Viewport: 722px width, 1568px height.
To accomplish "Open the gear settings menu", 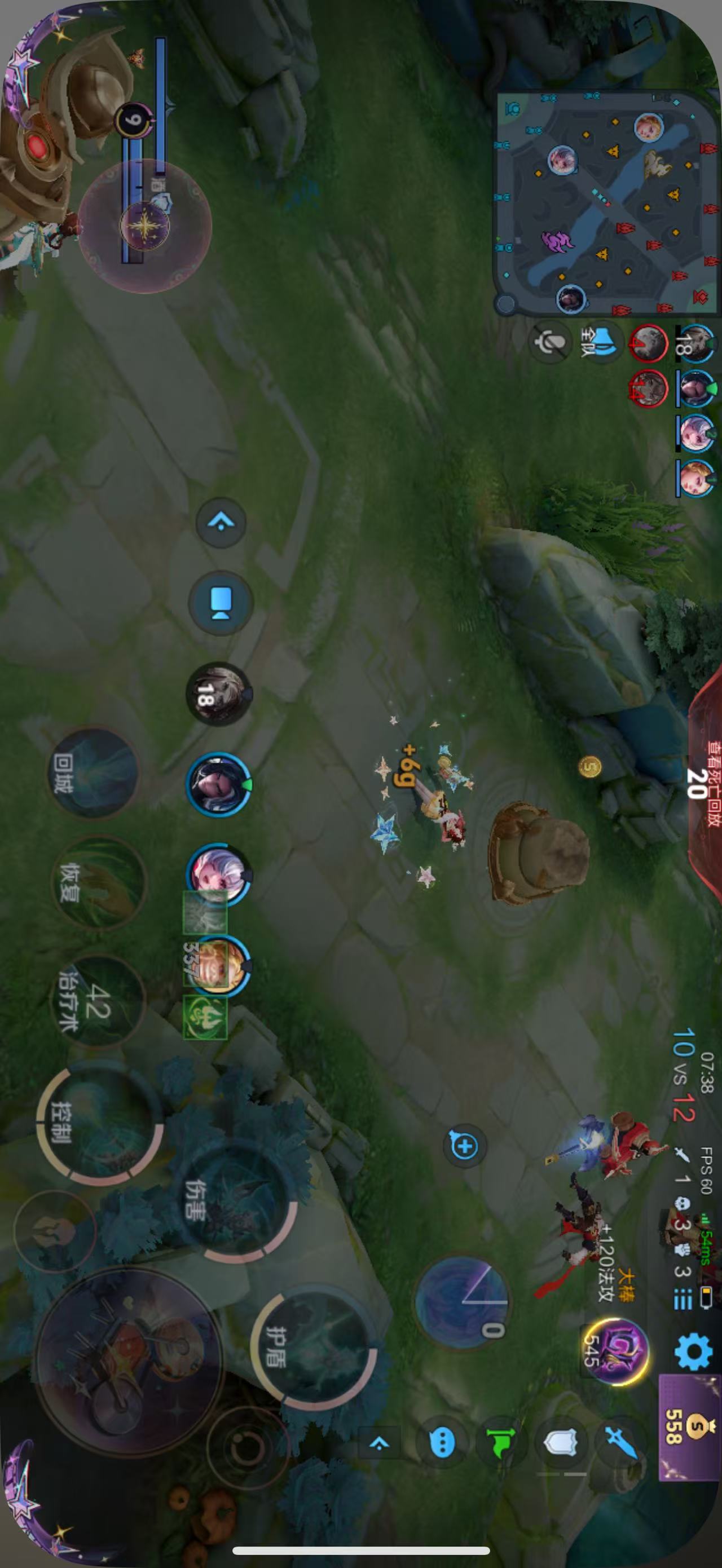I will click(693, 1351).
